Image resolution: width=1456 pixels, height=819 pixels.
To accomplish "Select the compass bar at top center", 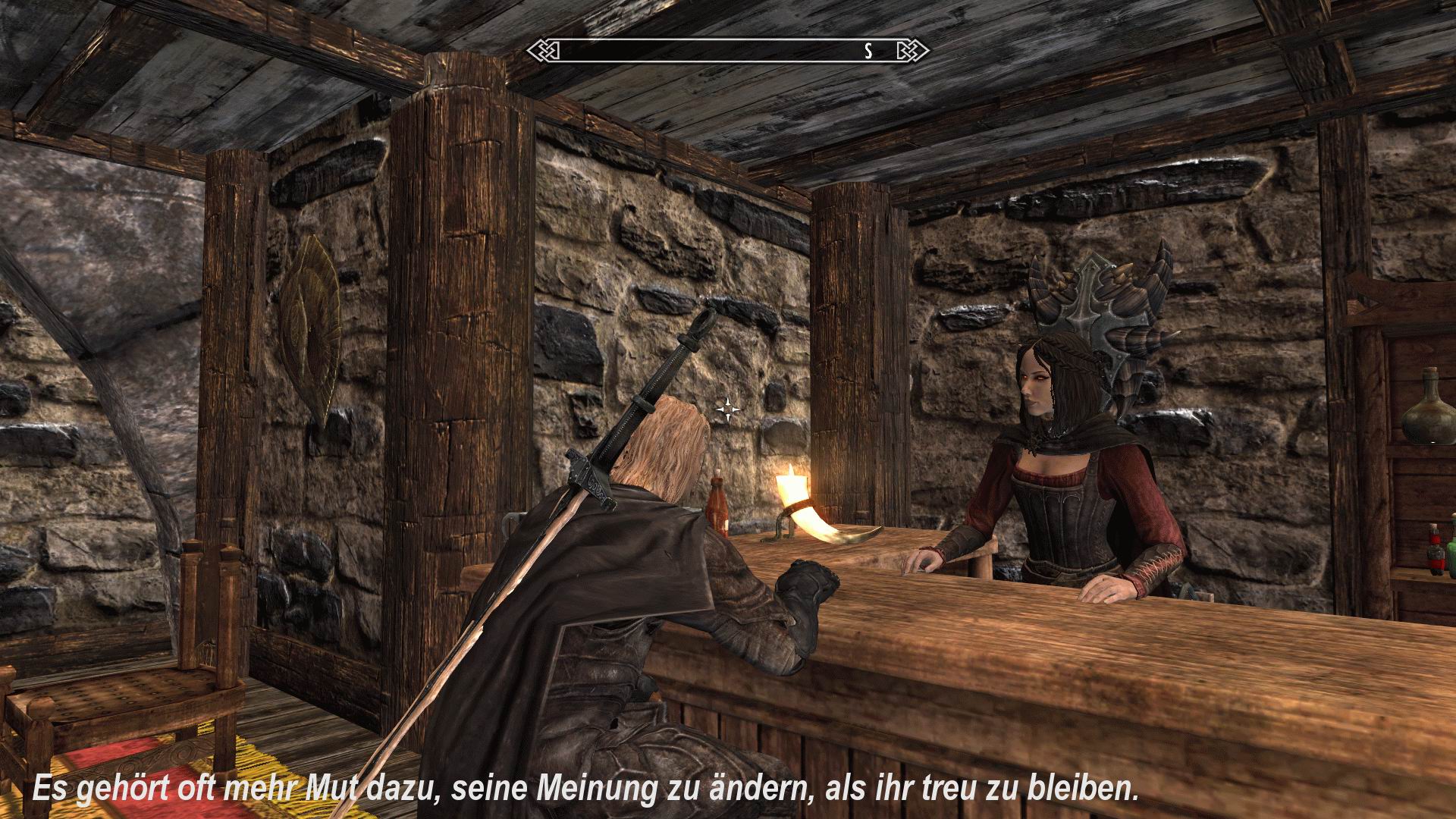I will click(728, 51).
